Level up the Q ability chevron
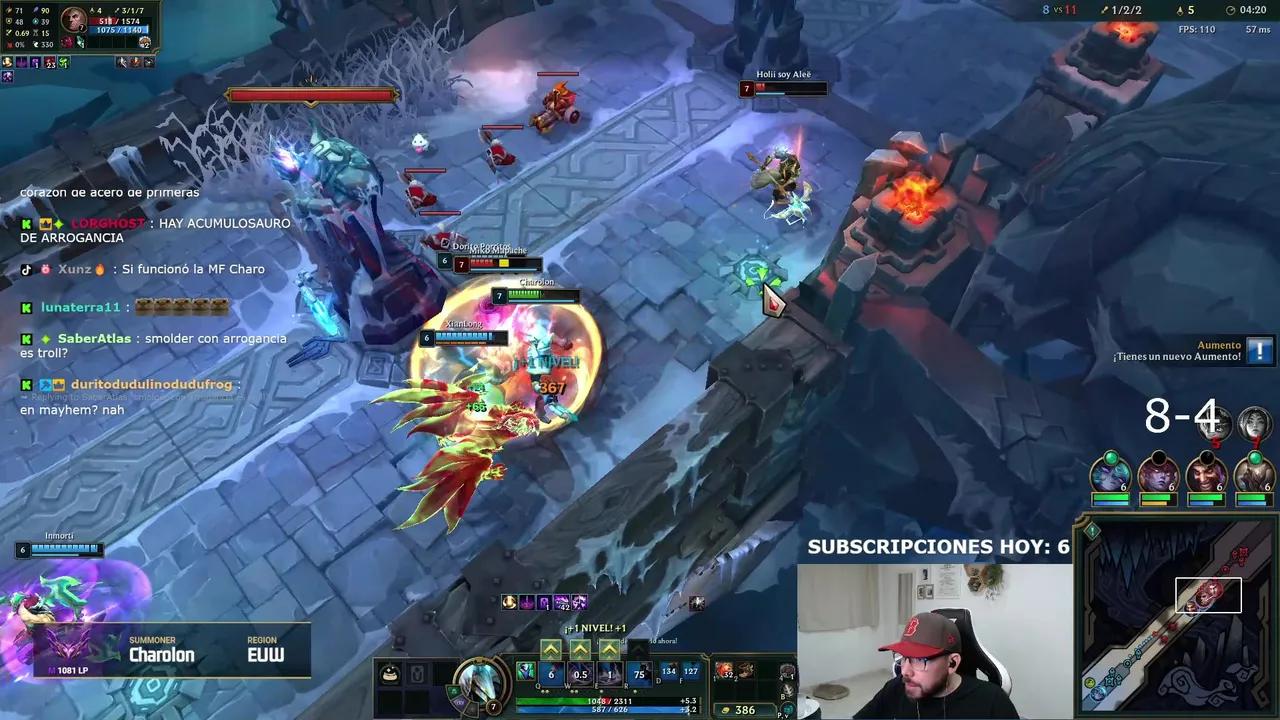This screenshot has width=1280, height=720. click(x=551, y=649)
